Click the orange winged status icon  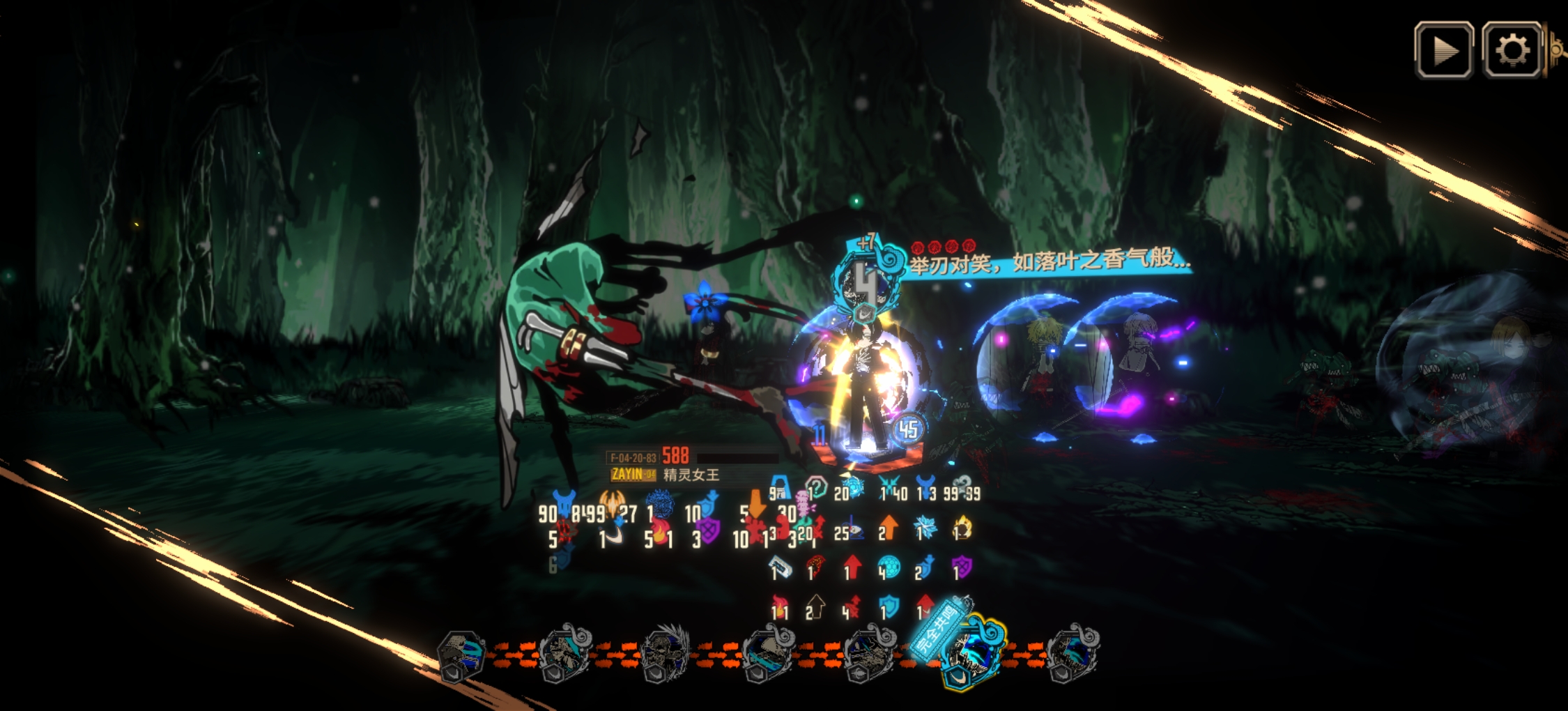pyautogui.click(x=612, y=500)
